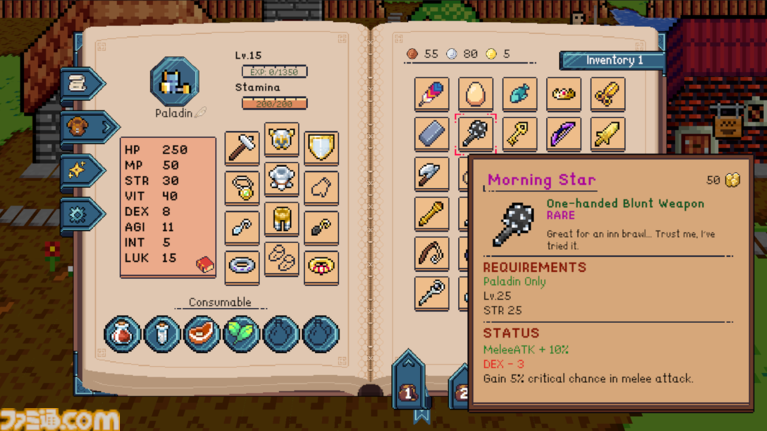The height and width of the screenshot is (431, 767).
Task: Choose the green herb leaves consumable
Action: pyautogui.click(x=241, y=334)
